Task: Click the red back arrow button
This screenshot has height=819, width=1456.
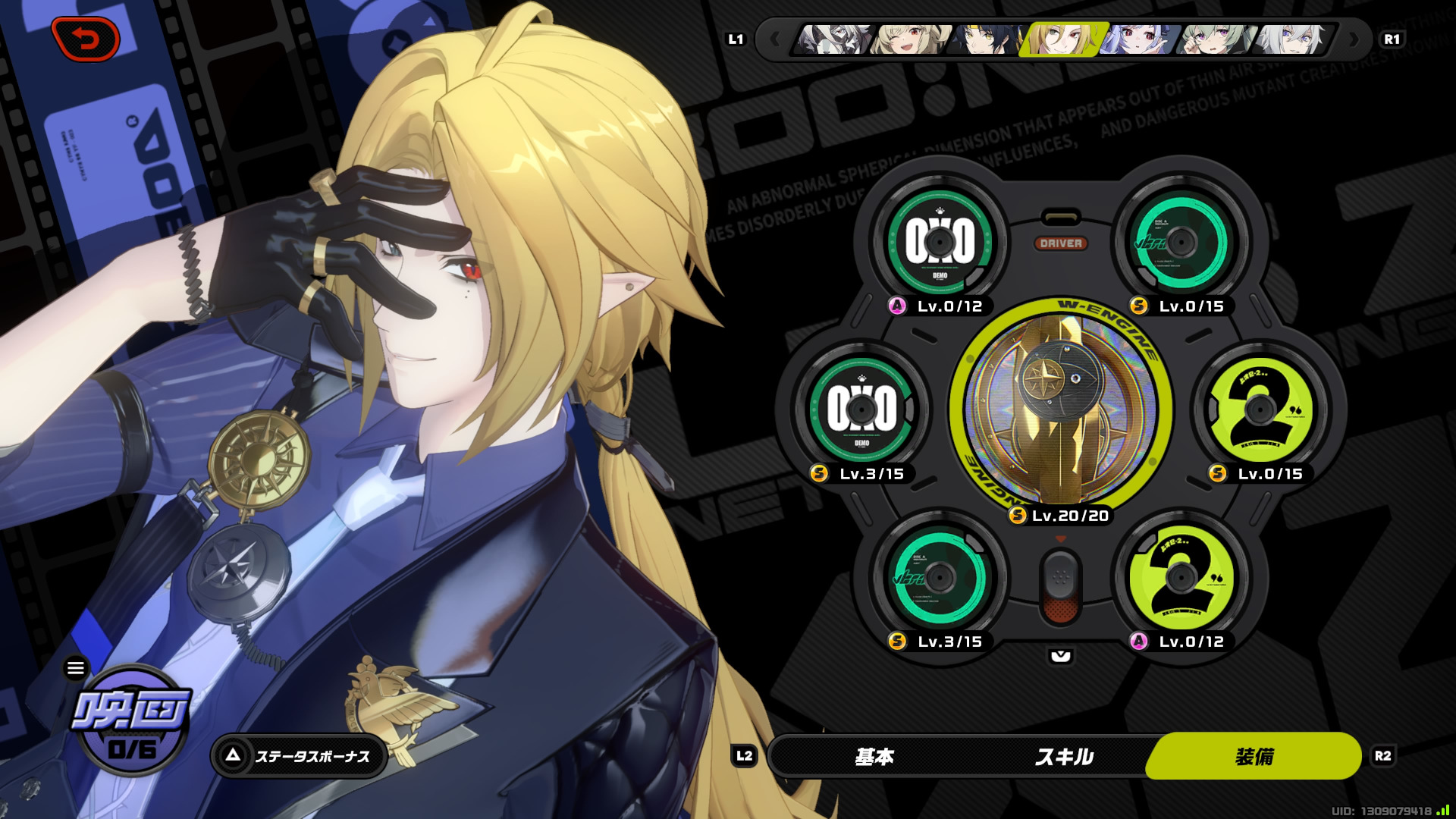Action: click(86, 39)
